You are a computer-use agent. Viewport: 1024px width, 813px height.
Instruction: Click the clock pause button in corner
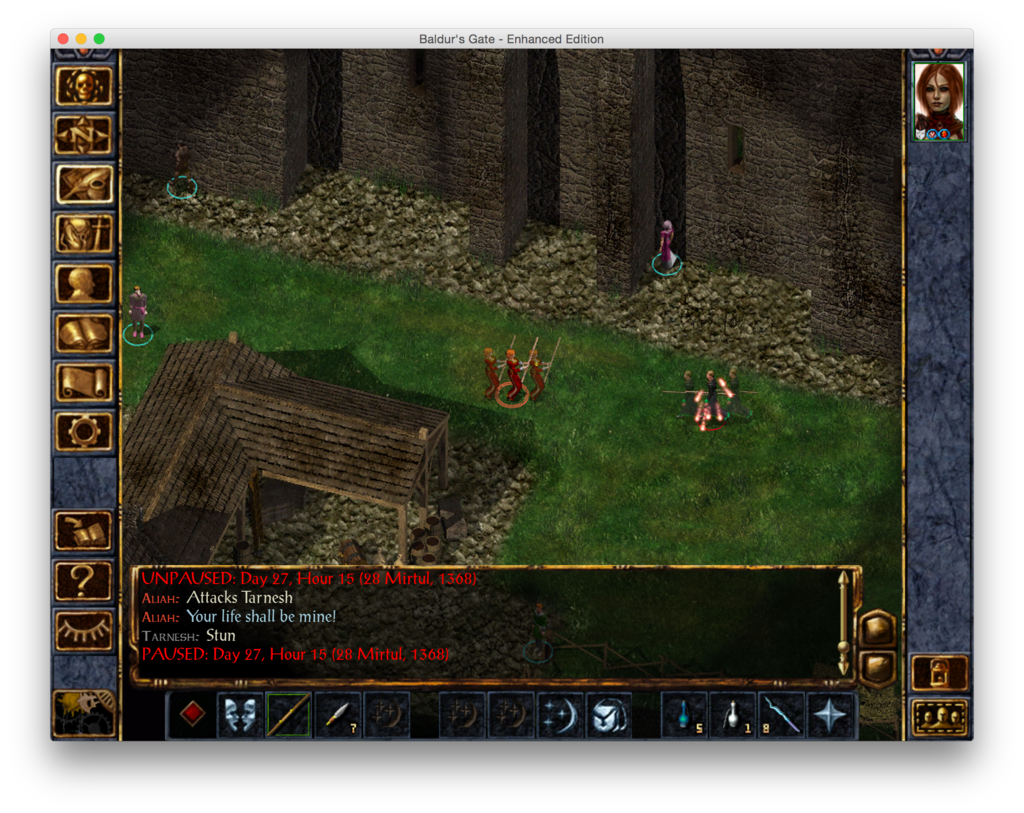84,713
